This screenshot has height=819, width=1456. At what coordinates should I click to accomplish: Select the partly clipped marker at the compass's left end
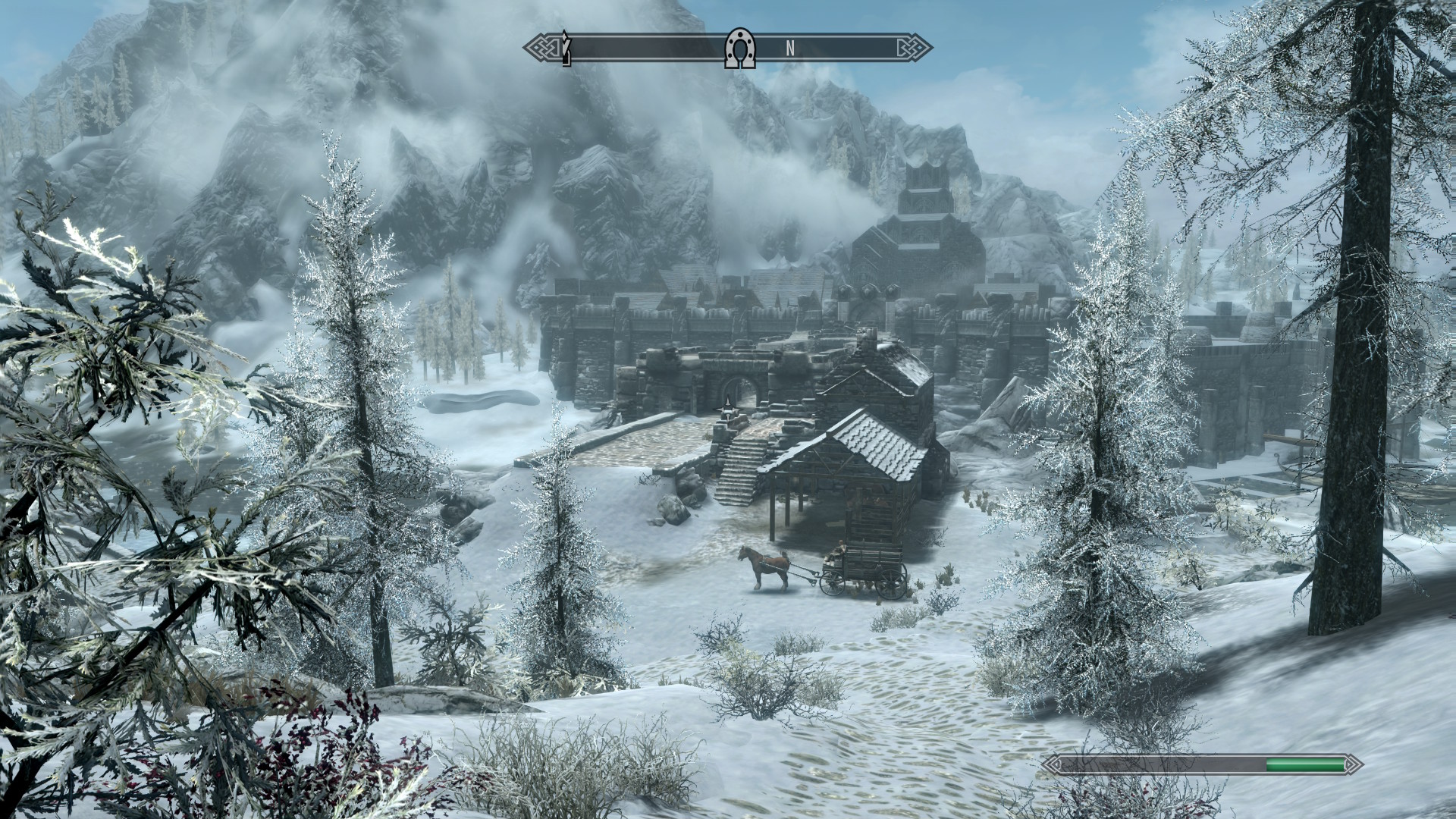point(566,49)
